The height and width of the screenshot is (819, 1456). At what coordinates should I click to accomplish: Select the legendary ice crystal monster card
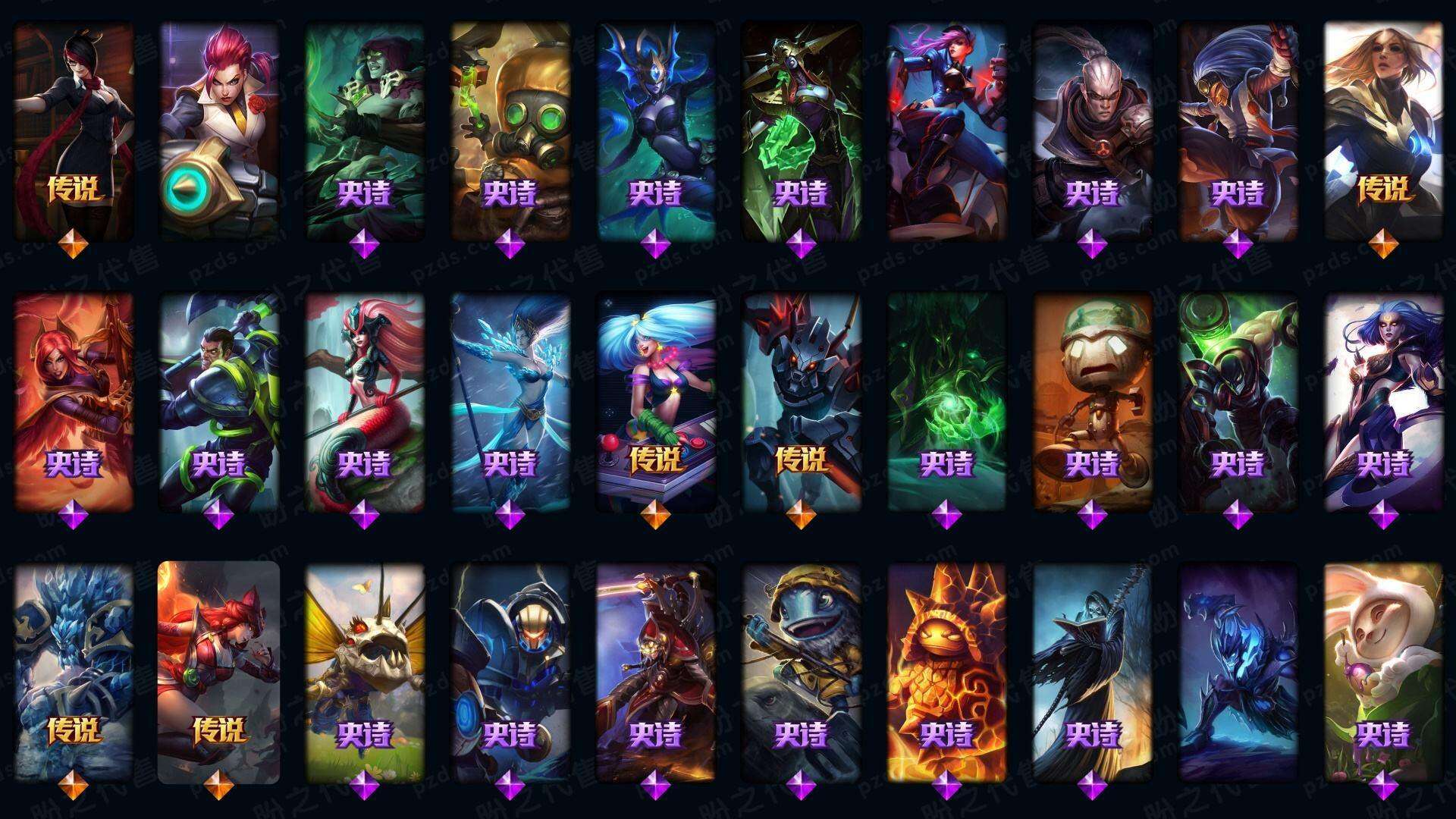click(74, 673)
